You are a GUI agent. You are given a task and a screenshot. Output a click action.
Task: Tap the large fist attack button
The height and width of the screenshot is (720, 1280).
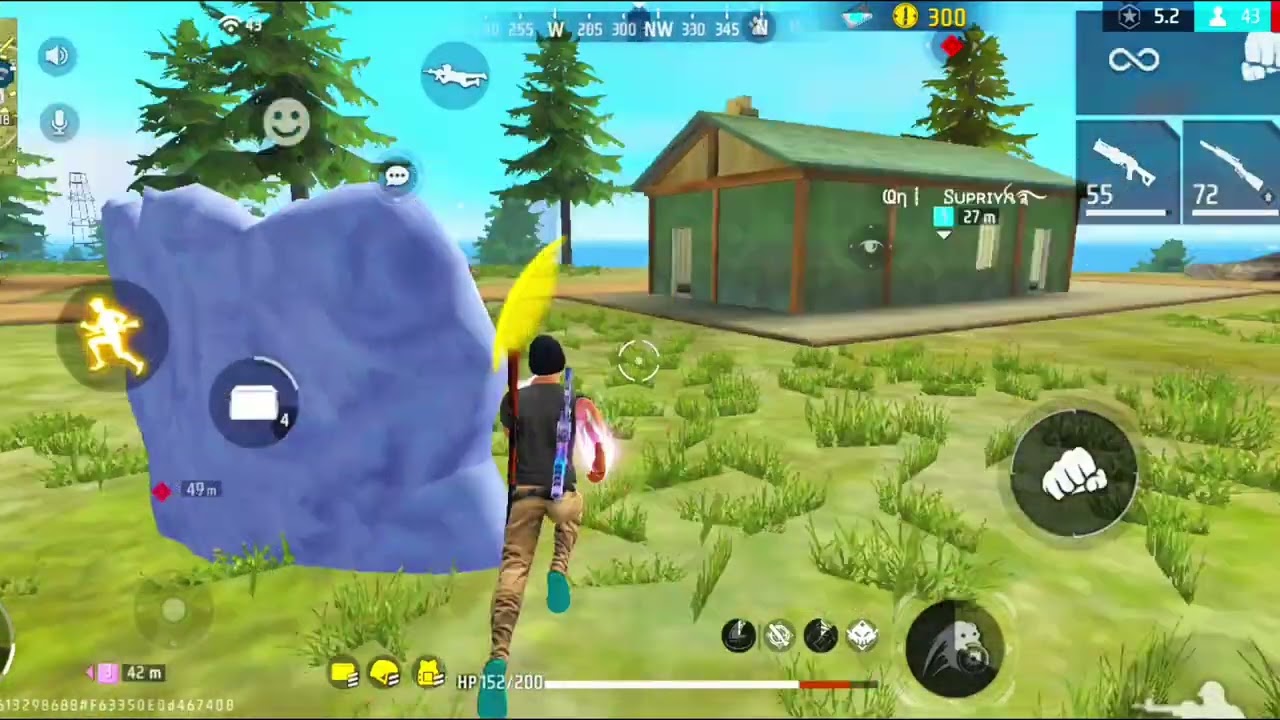1074,472
